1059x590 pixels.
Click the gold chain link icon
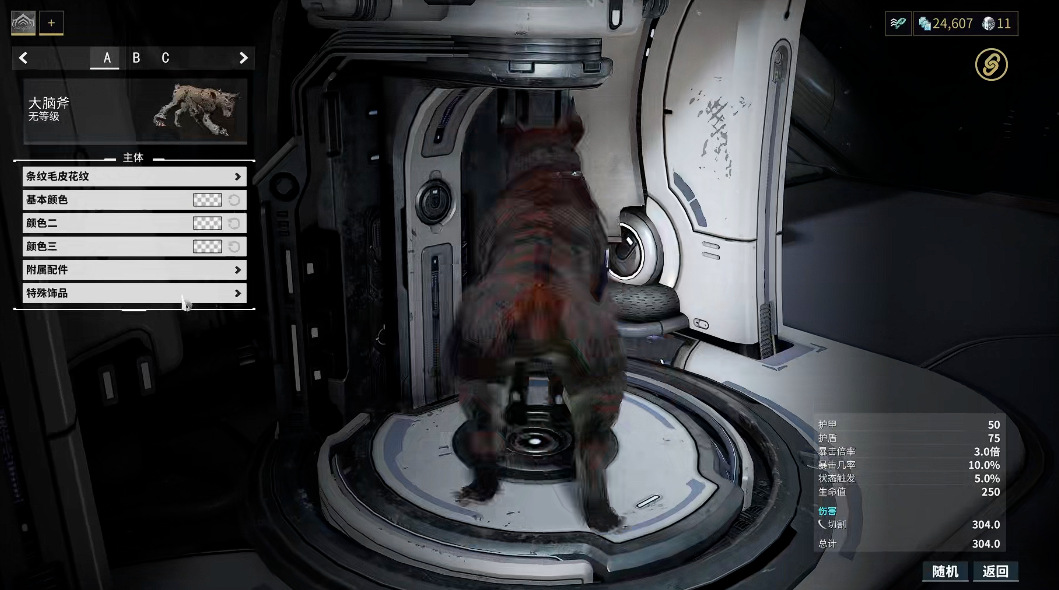pyautogui.click(x=991, y=66)
